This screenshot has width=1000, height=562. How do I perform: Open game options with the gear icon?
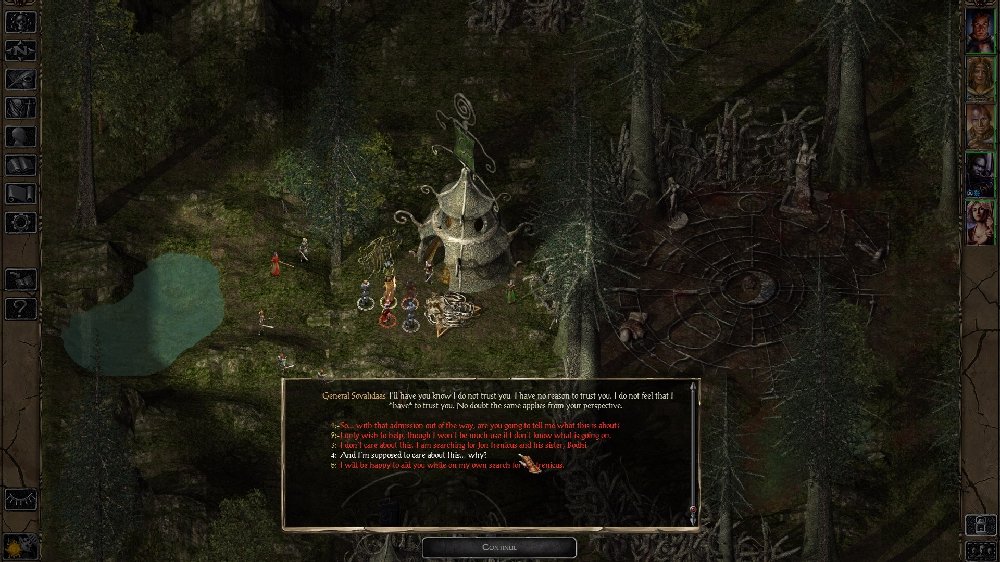pos(20,222)
